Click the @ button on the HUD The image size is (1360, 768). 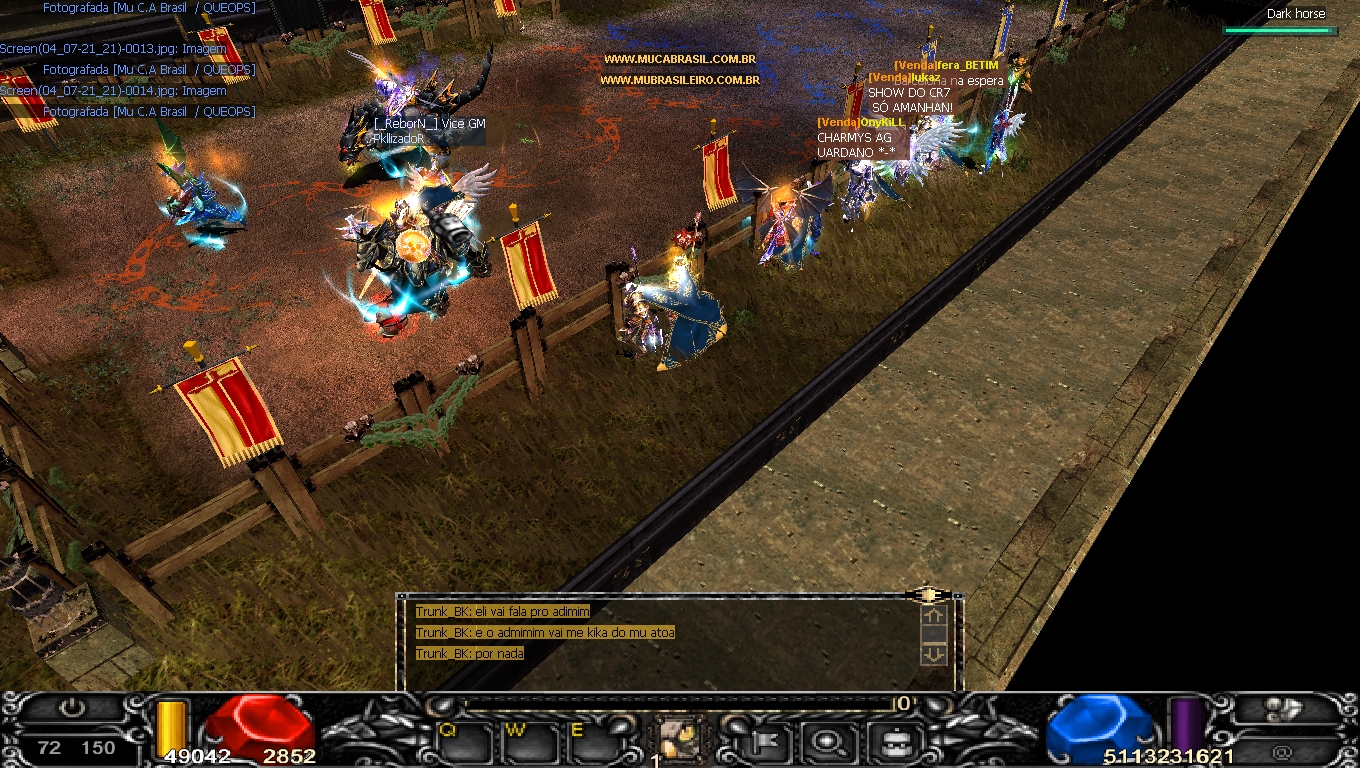pos(1283,752)
